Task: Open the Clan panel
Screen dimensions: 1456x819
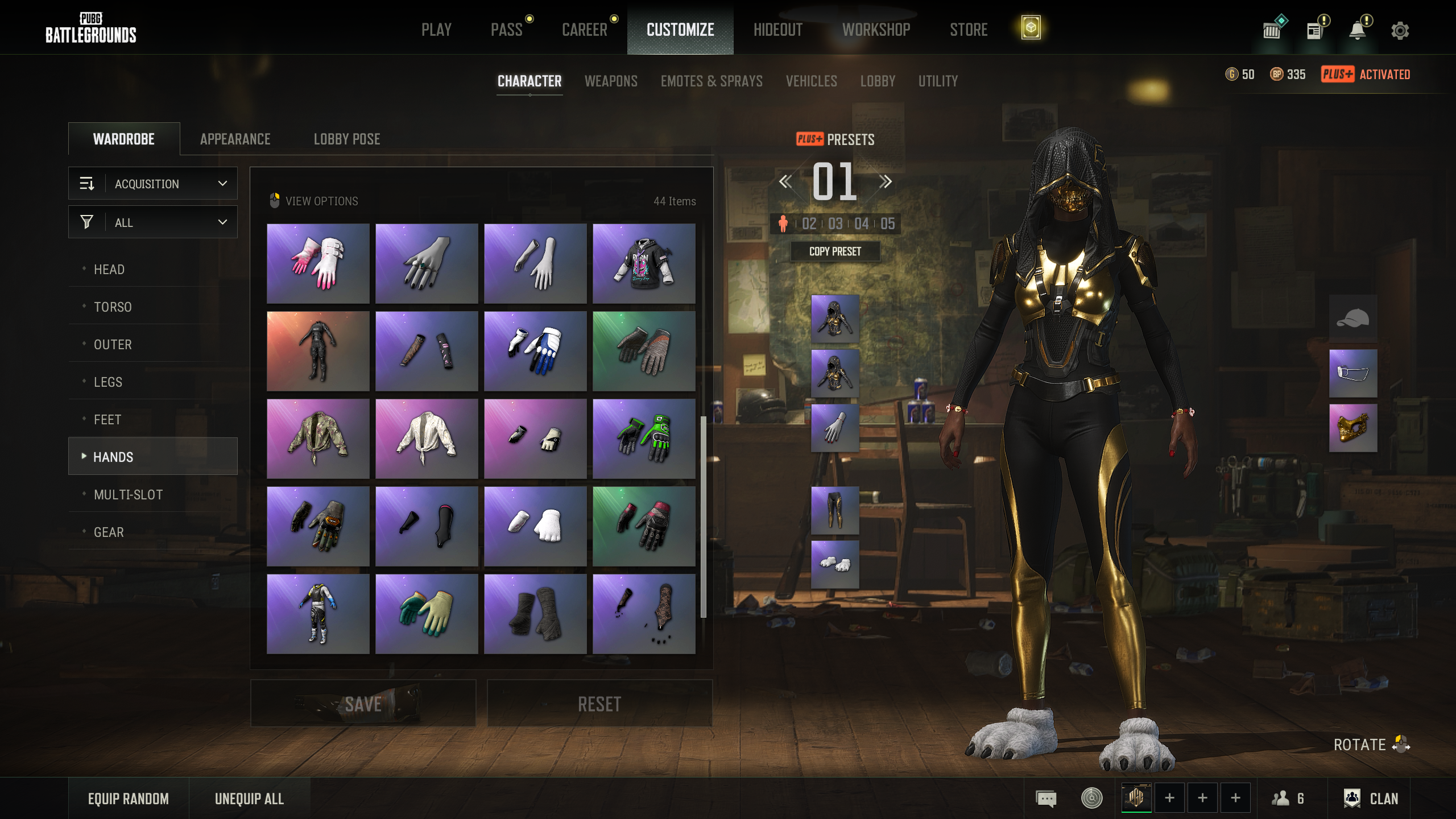Action: (1371, 799)
